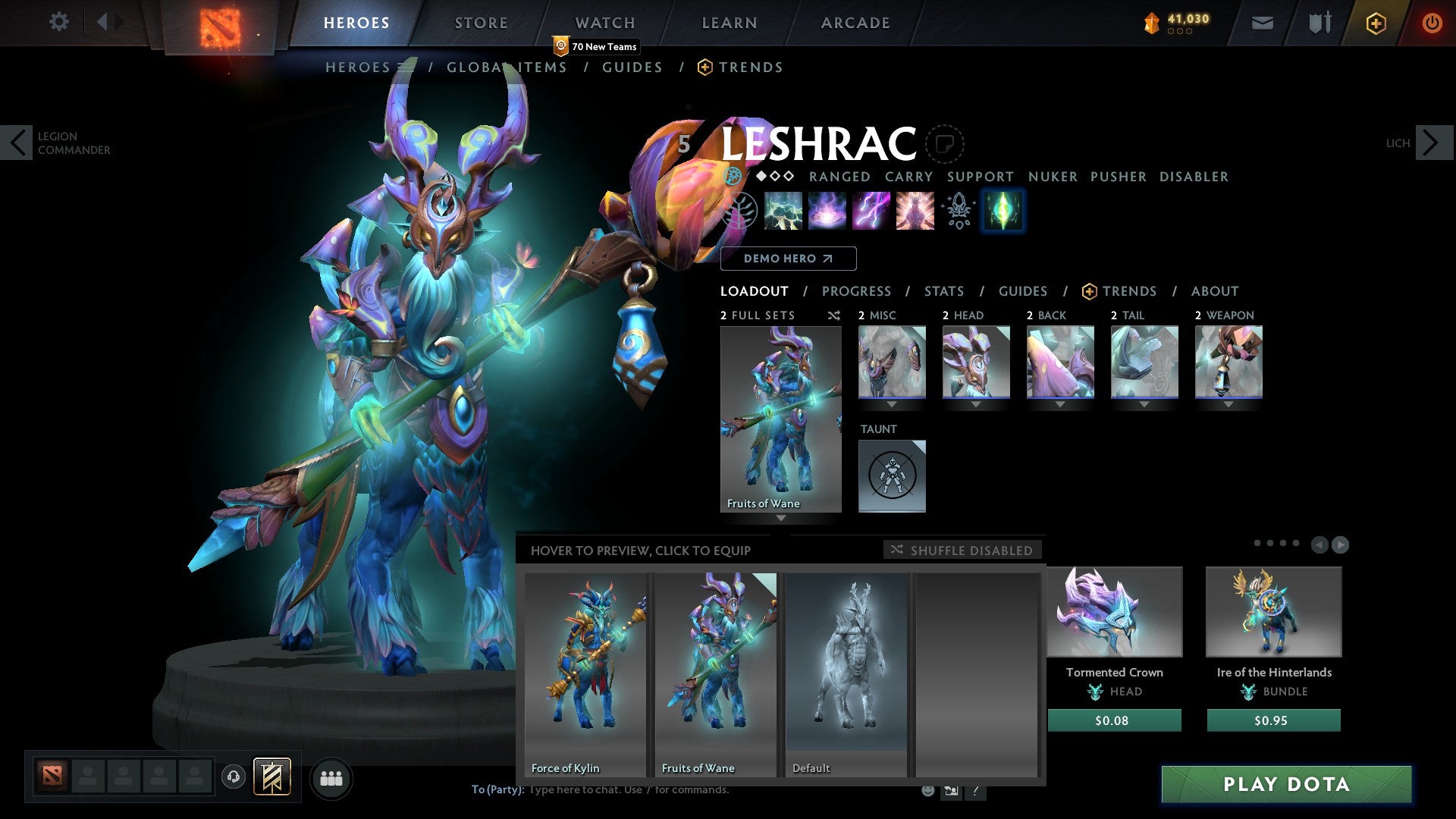This screenshot has width=1456, height=819.
Task: Open the notifications envelope icon
Action: pos(1262,23)
